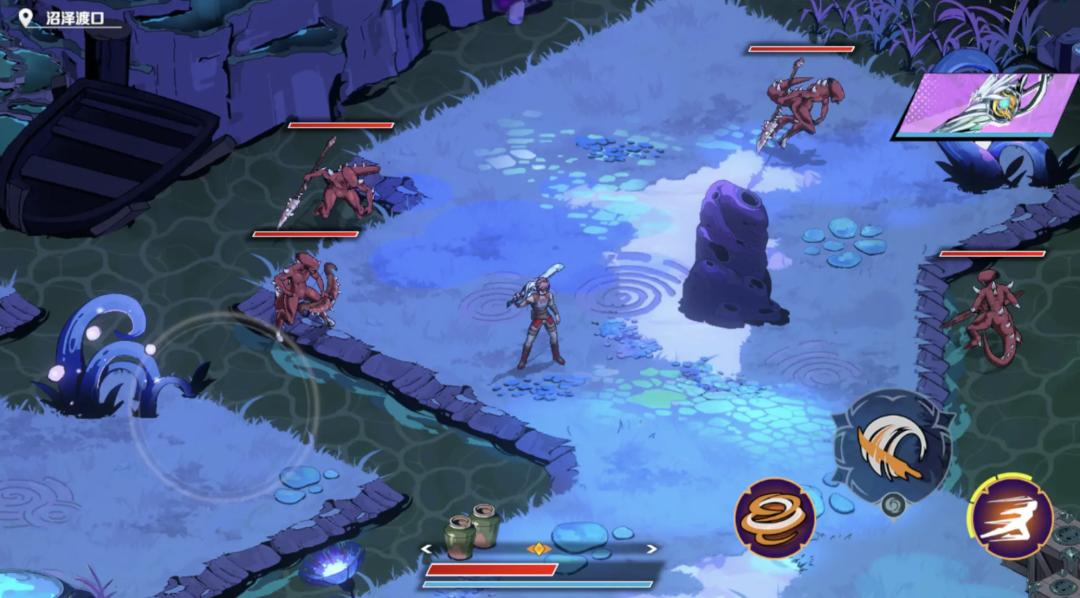Touch the virtual joystick circle

[x=224, y=407]
